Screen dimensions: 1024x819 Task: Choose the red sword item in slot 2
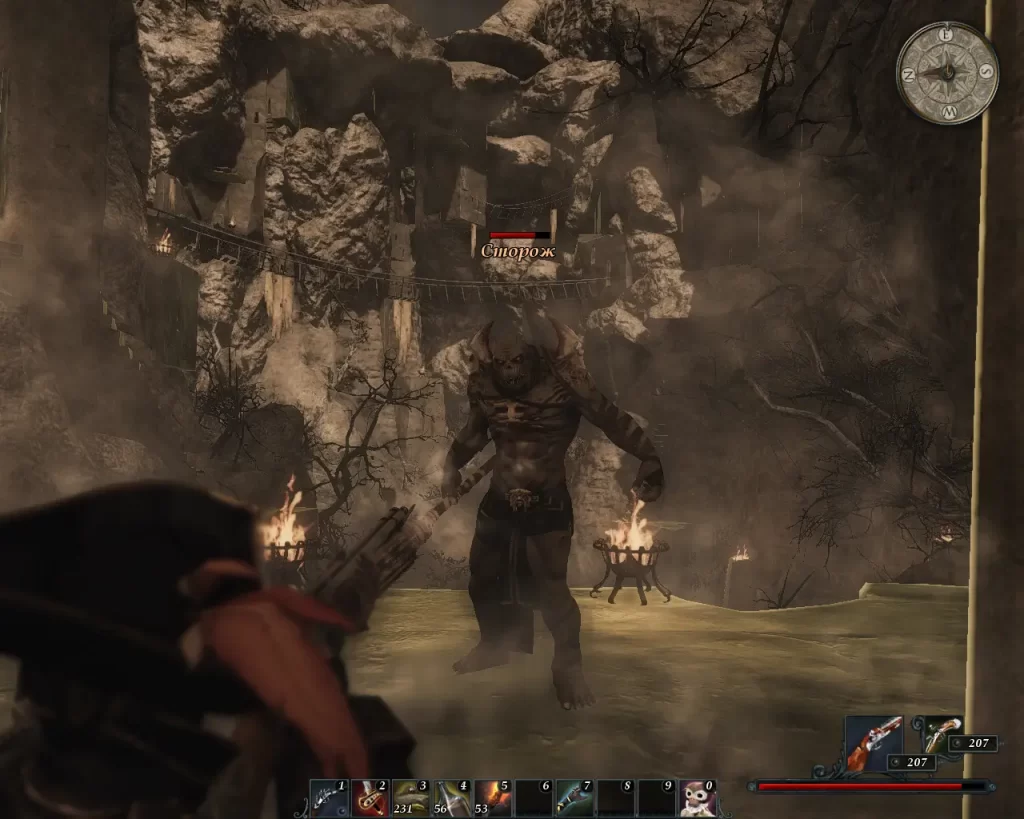tap(368, 798)
